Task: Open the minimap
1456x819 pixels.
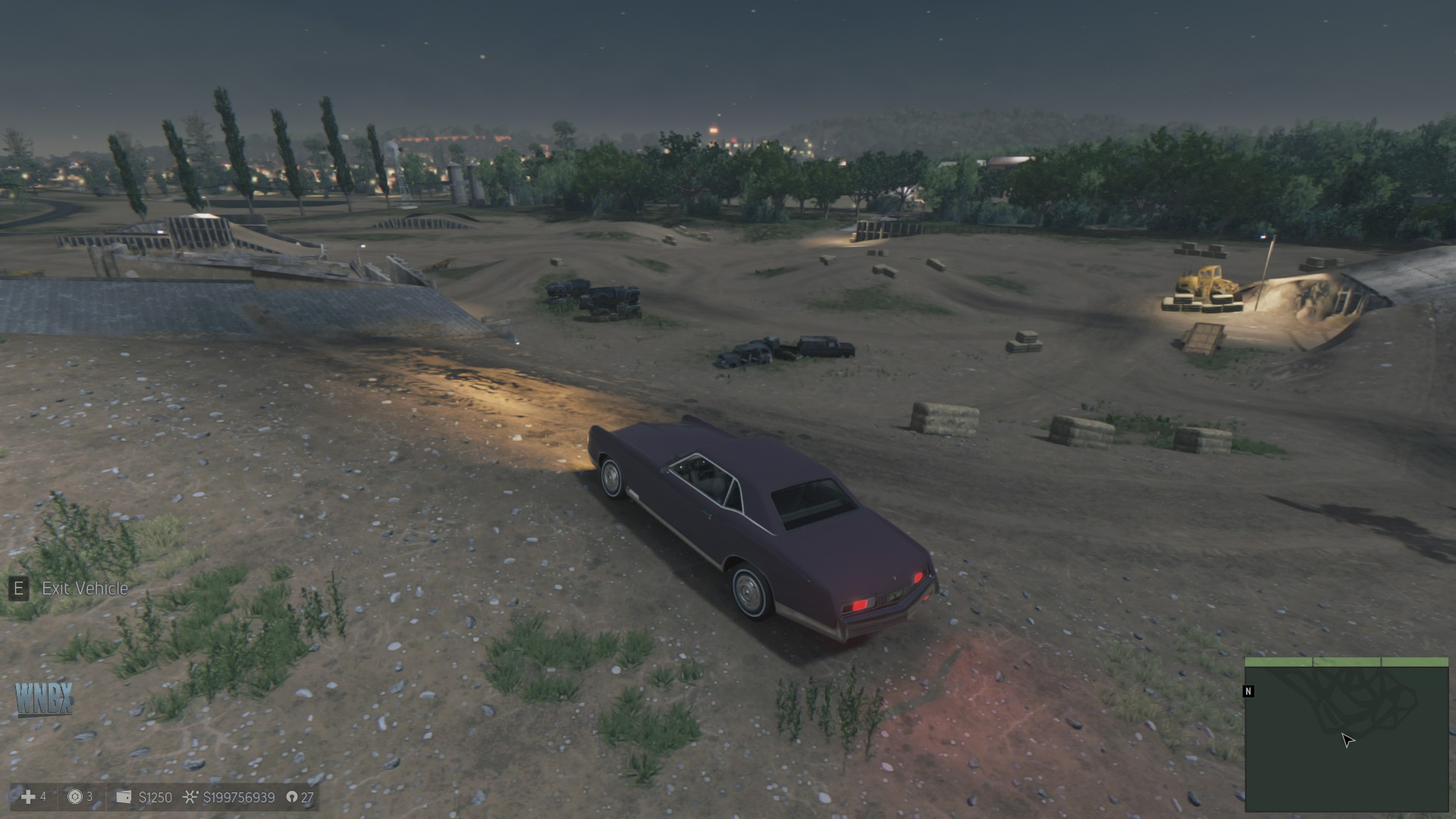Action: [x=1347, y=735]
